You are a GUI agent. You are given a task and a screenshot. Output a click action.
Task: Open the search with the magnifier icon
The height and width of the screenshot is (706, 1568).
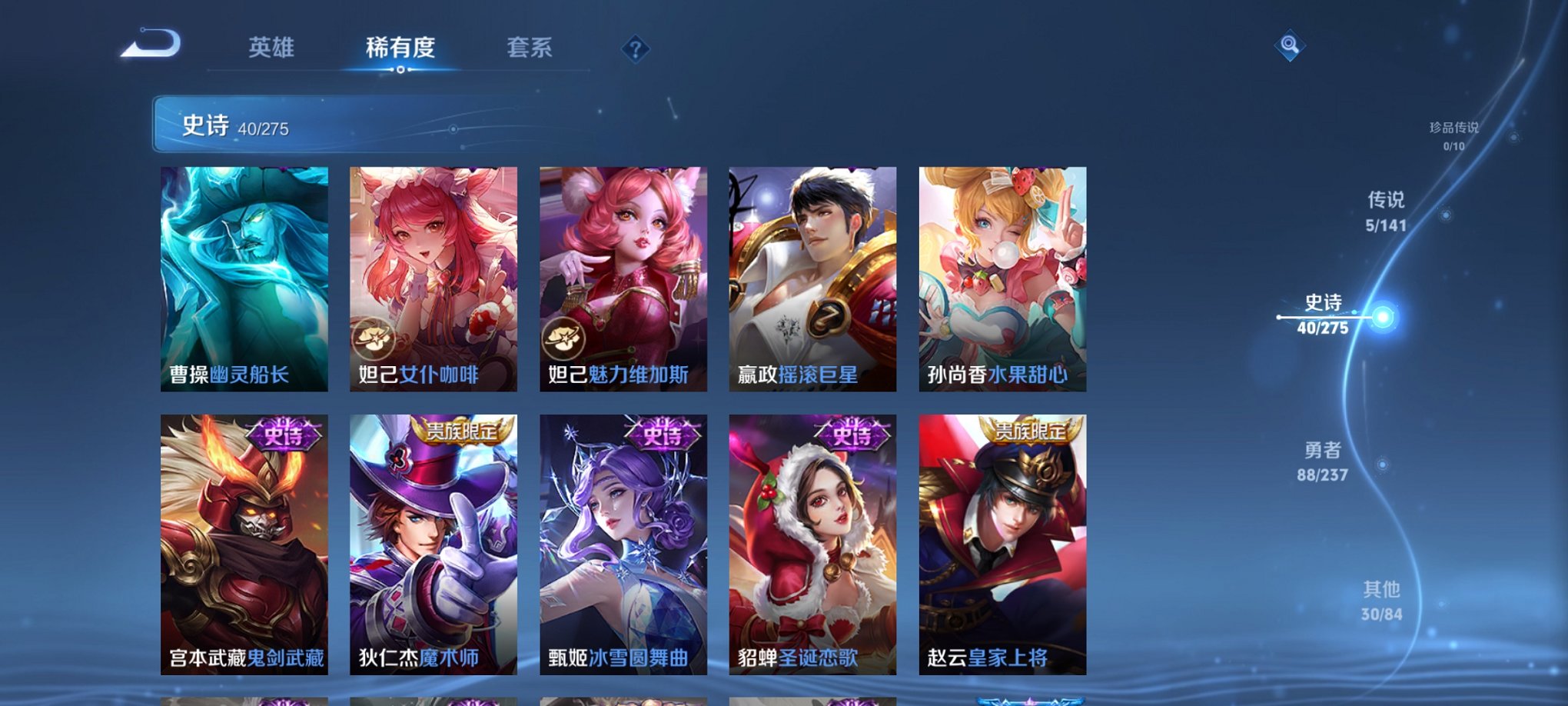[x=1291, y=46]
